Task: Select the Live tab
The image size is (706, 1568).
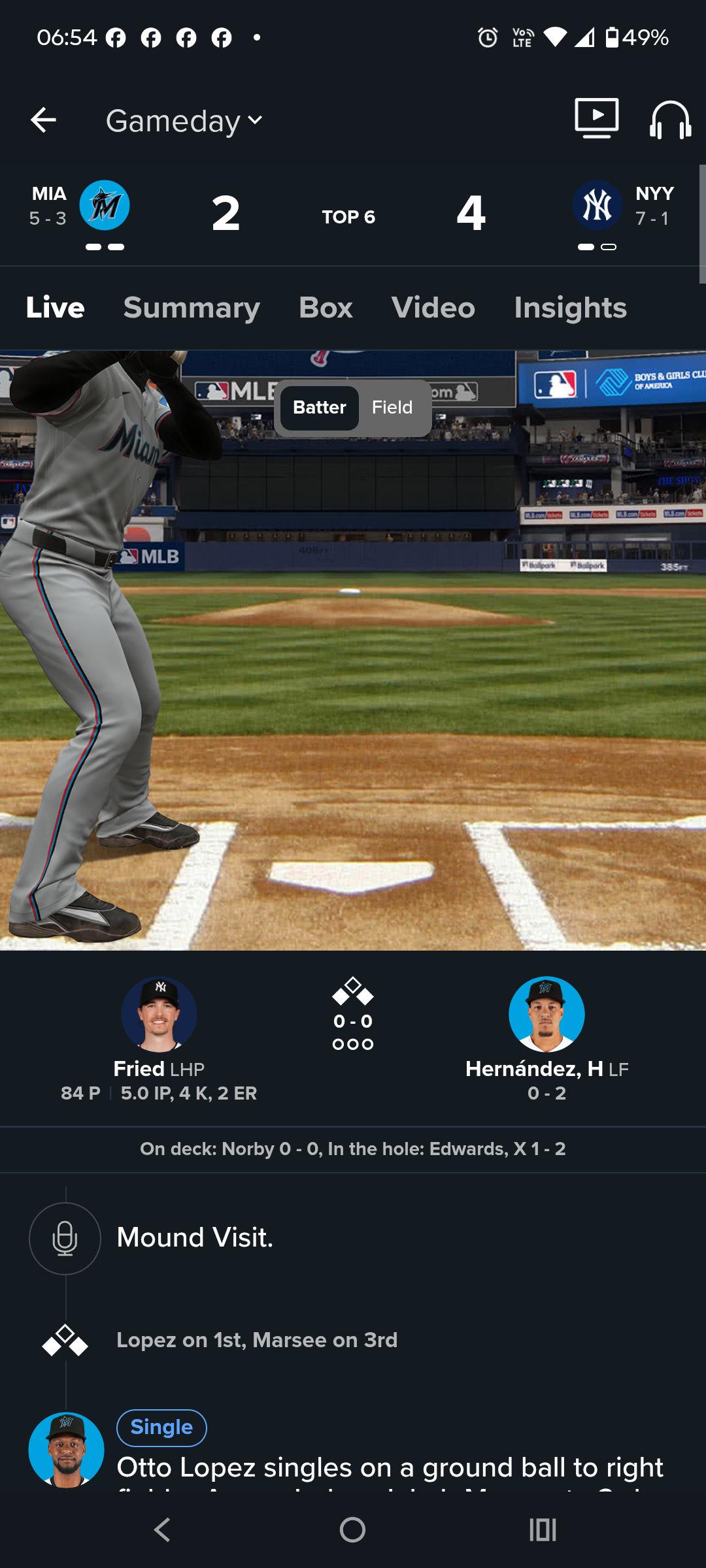Action: [x=56, y=308]
